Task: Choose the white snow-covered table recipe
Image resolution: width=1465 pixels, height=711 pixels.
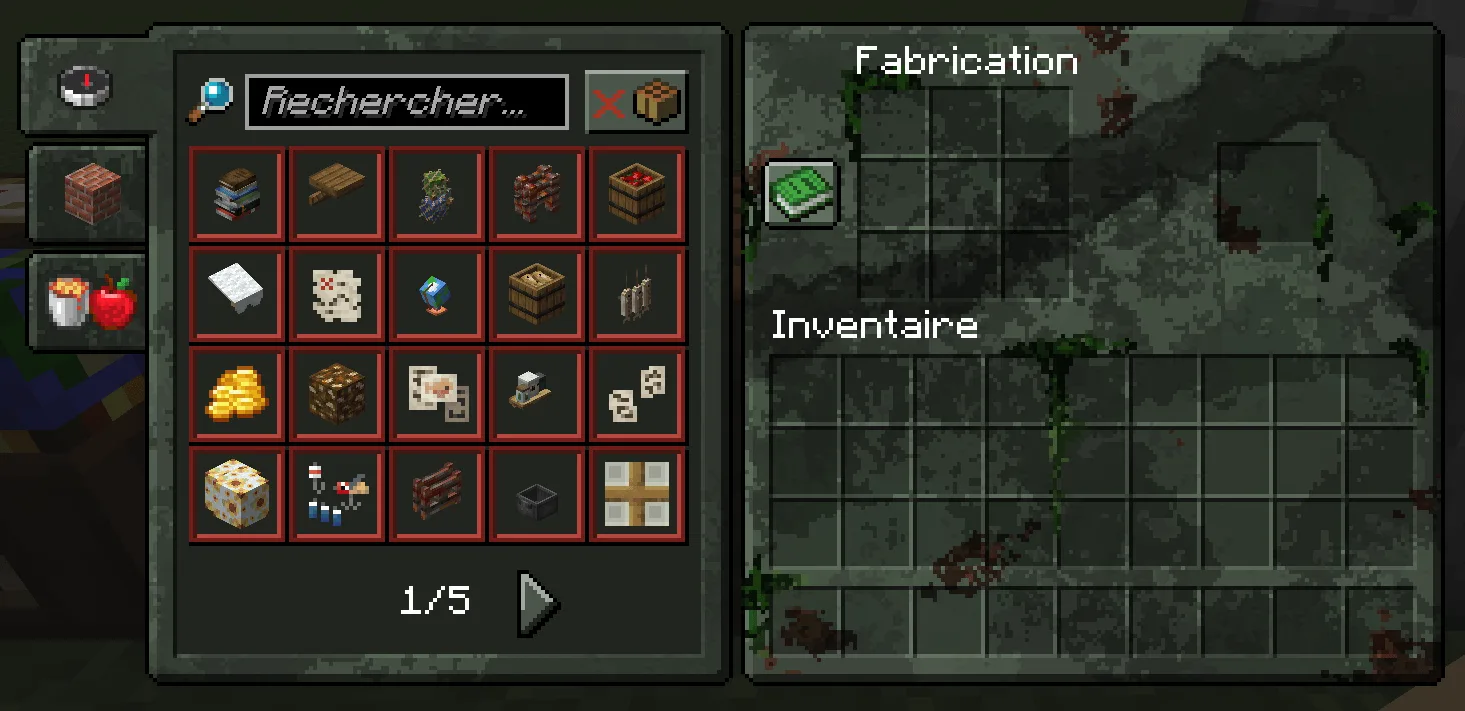Action: pos(237,295)
